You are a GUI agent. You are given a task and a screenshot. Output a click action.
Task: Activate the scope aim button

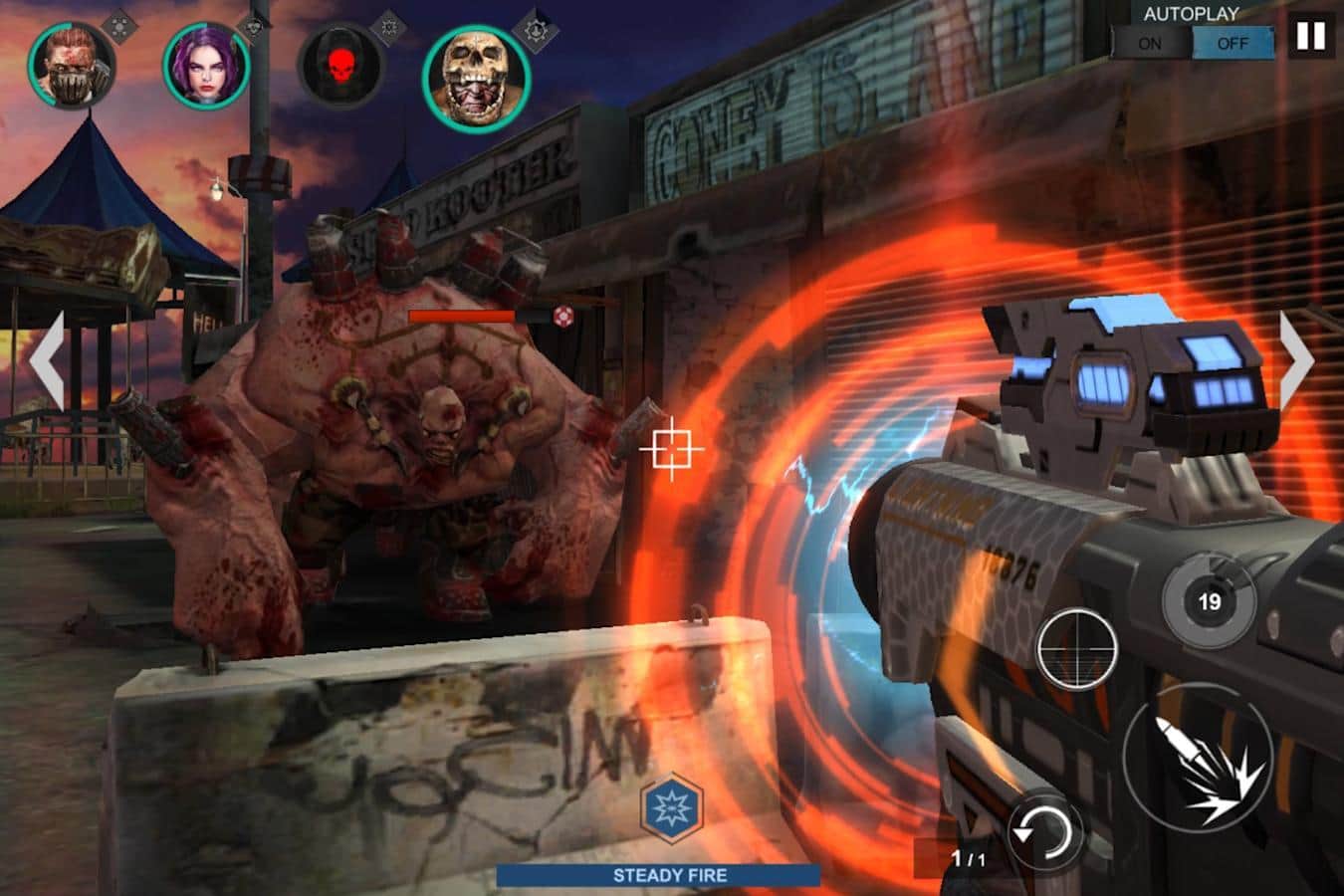coord(1076,649)
